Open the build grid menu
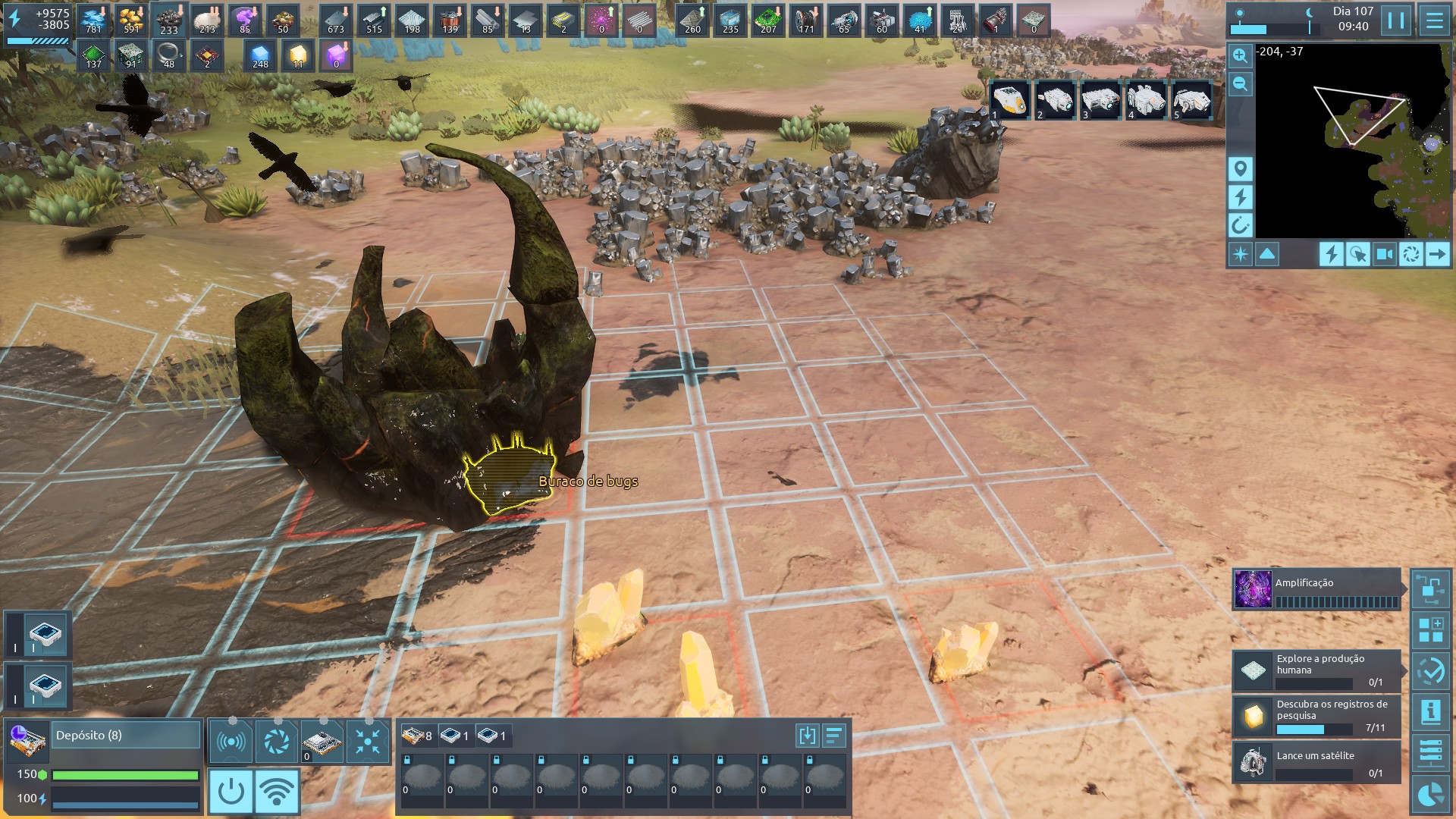This screenshot has width=1456, height=819. point(1431,629)
